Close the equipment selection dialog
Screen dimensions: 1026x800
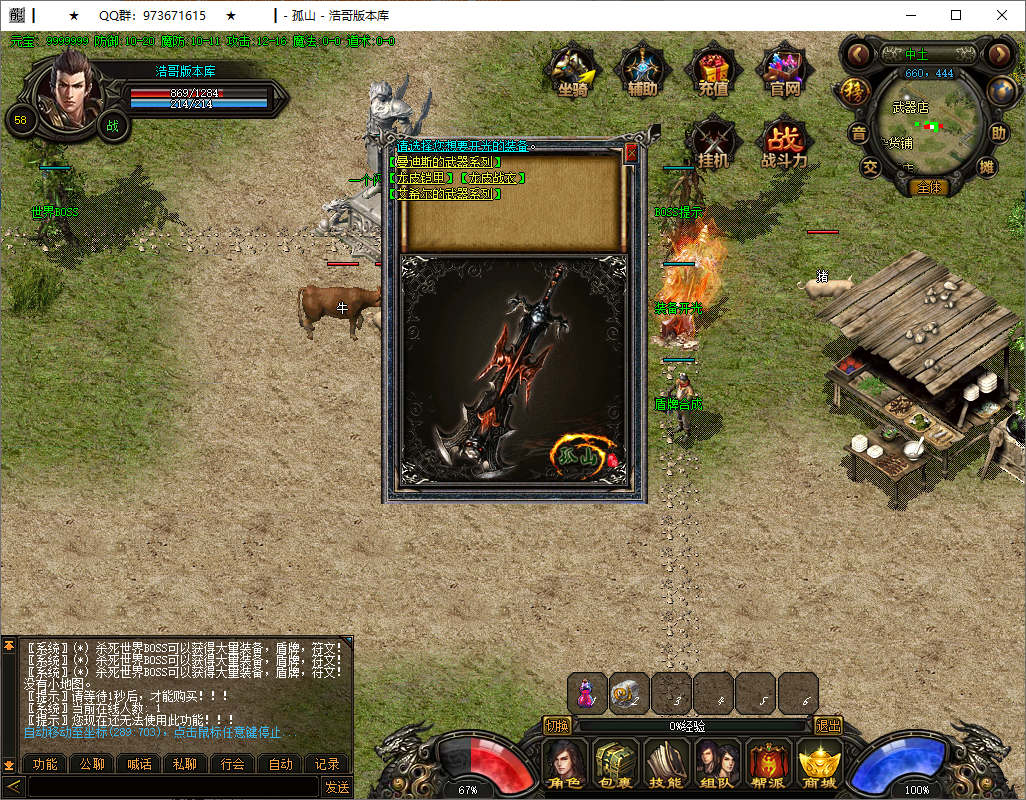click(x=631, y=154)
